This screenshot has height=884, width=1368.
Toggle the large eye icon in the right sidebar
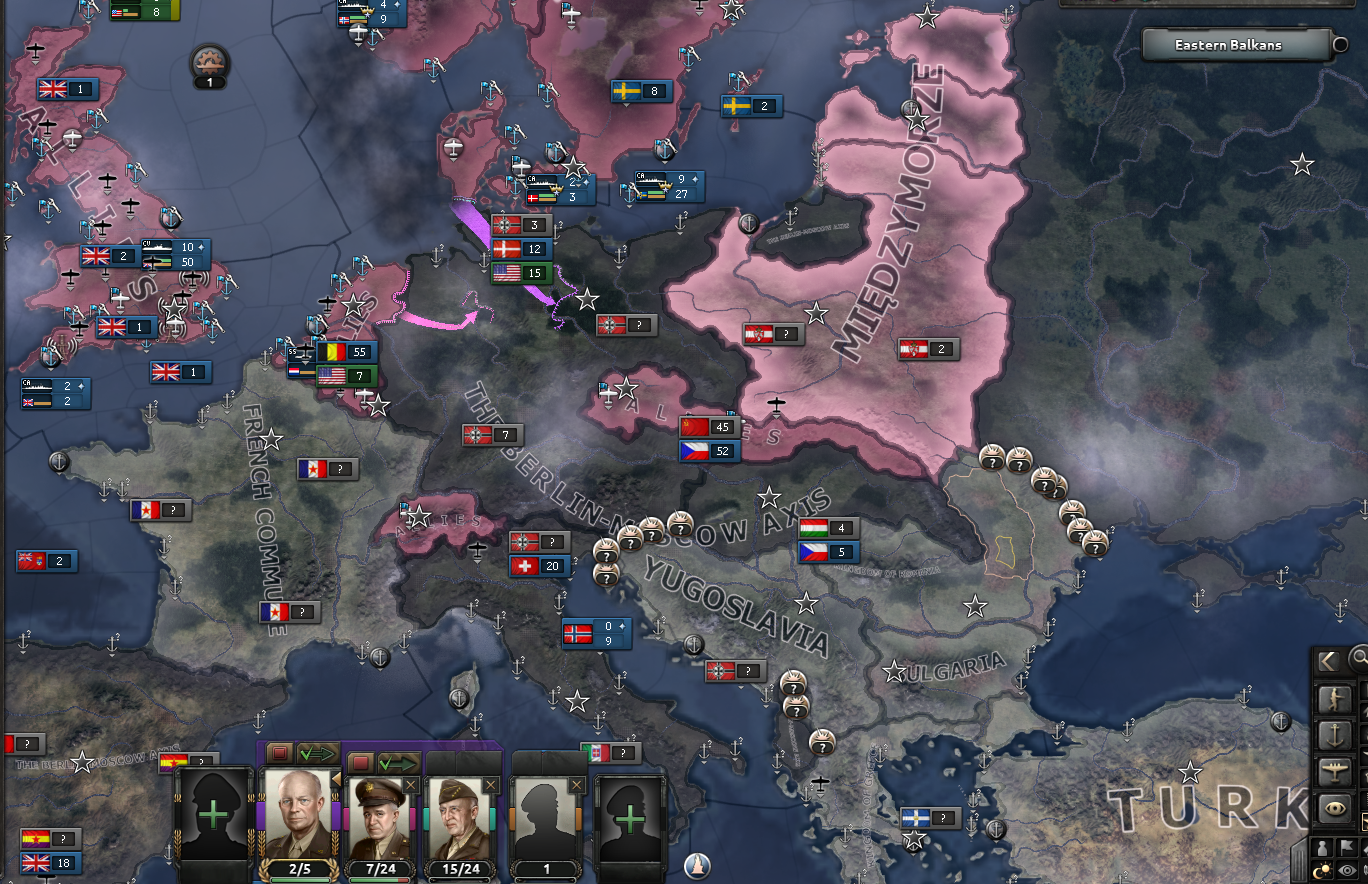(1336, 806)
